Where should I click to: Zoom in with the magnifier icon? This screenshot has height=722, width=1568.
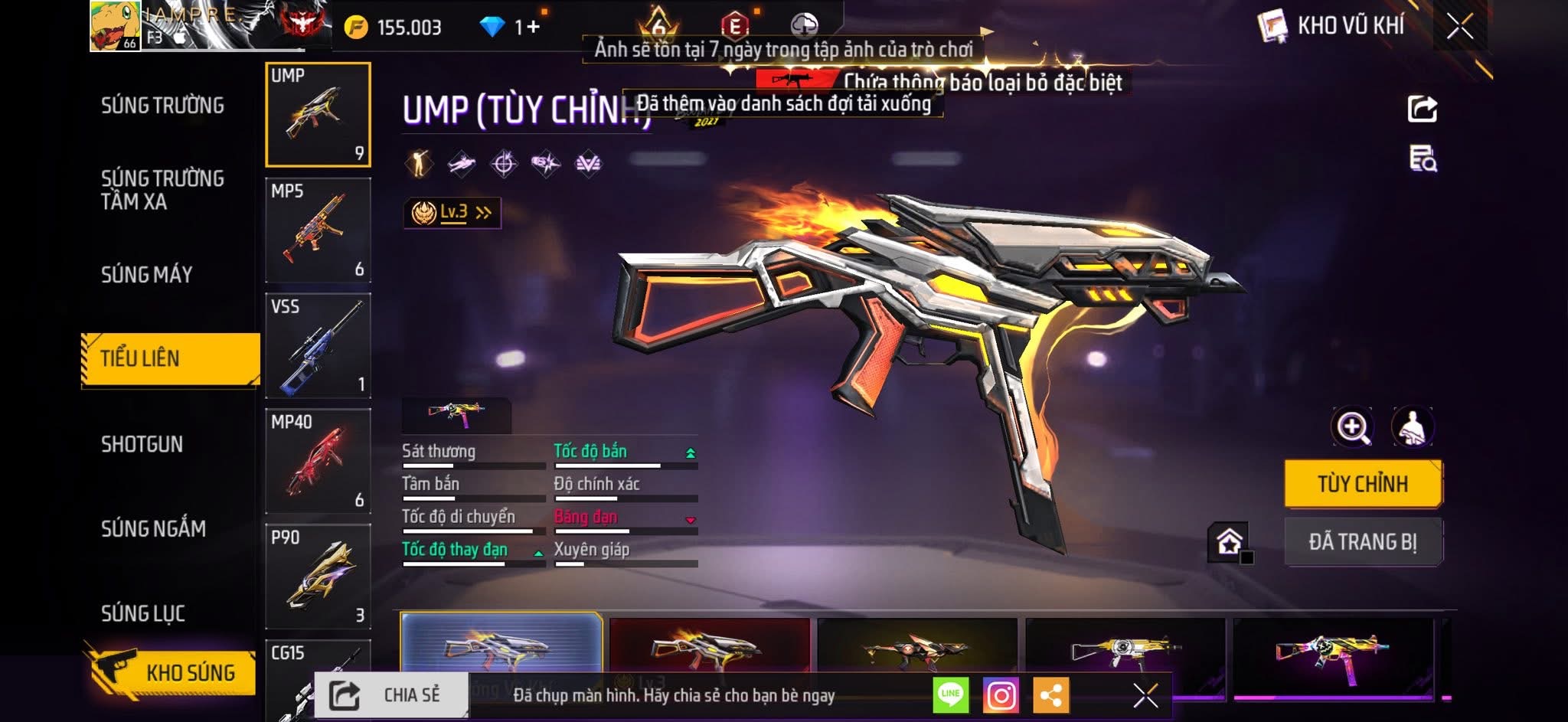click(1352, 427)
